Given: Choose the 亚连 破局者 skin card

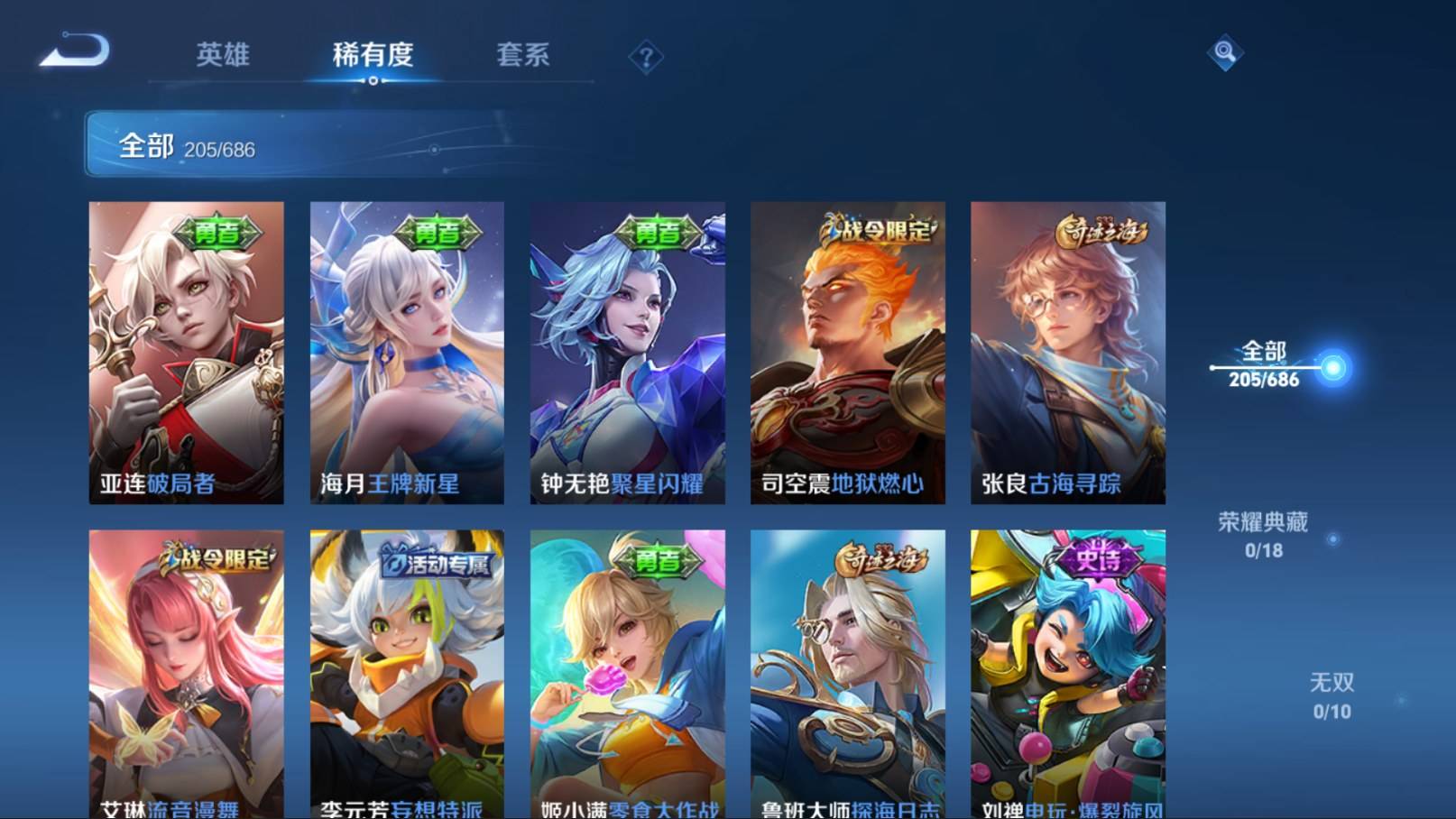Looking at the screenshot, I should [x=186, y=352].
